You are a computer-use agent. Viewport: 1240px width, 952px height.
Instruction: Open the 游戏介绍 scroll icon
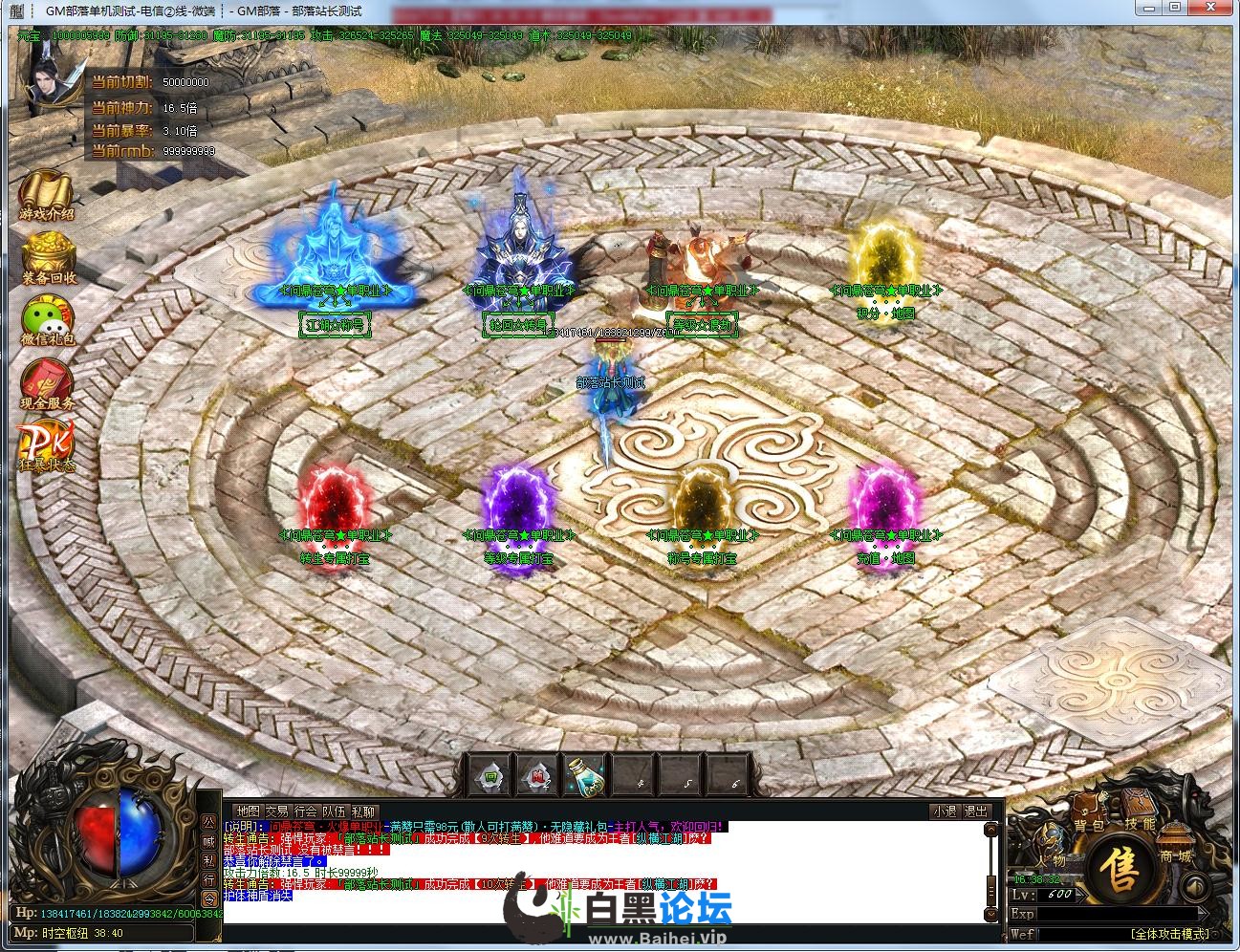pos(46,195)
